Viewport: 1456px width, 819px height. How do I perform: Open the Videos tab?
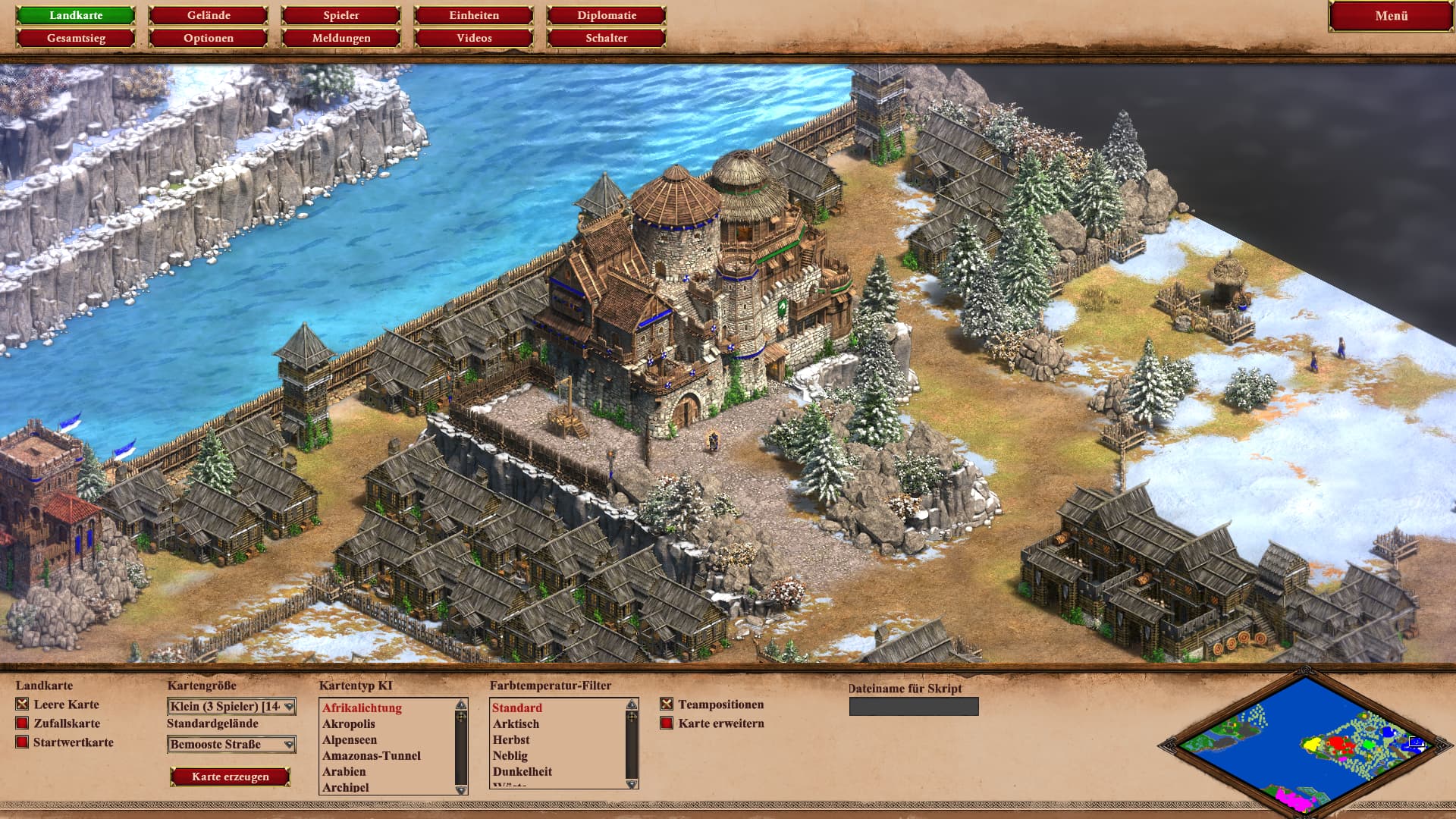coord(474,38)
